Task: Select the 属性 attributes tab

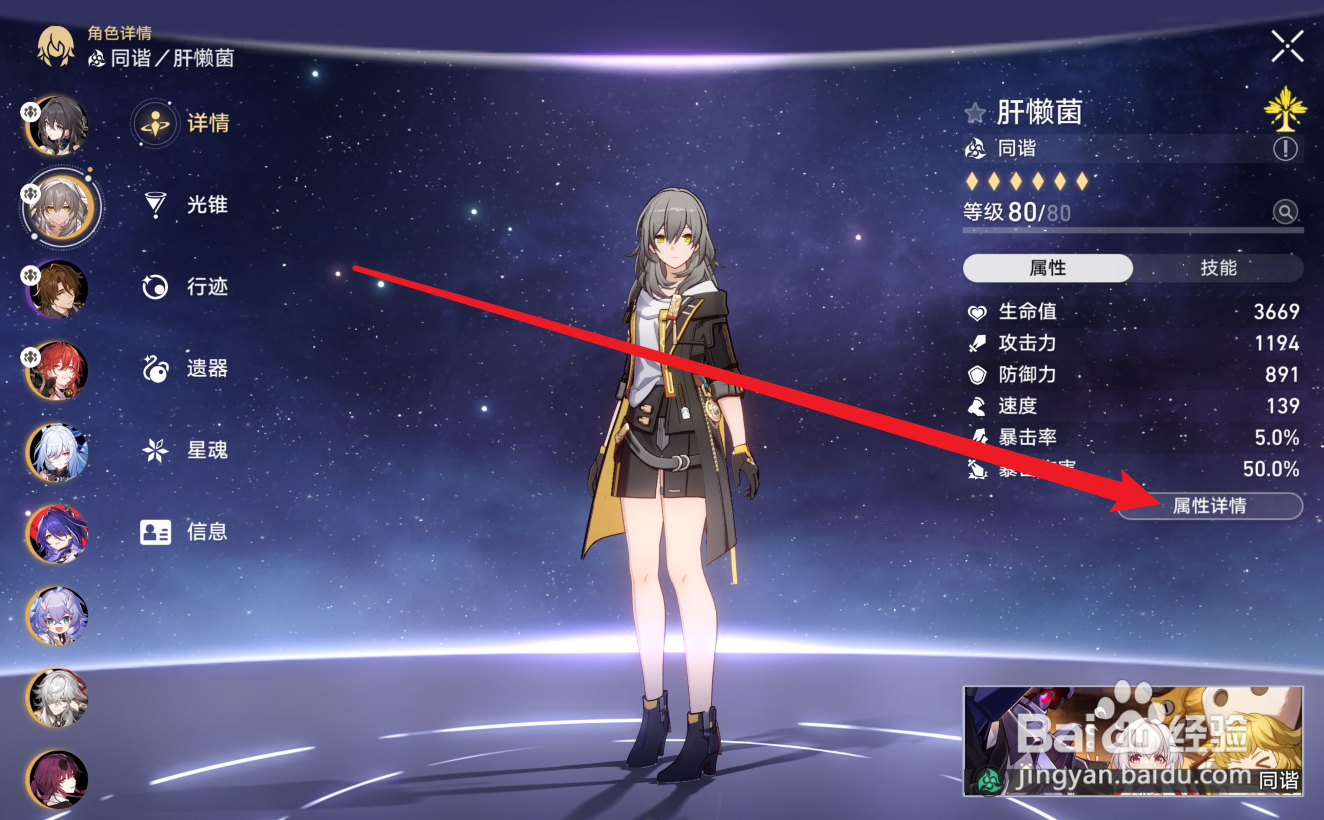Action: pos(1046,267)
